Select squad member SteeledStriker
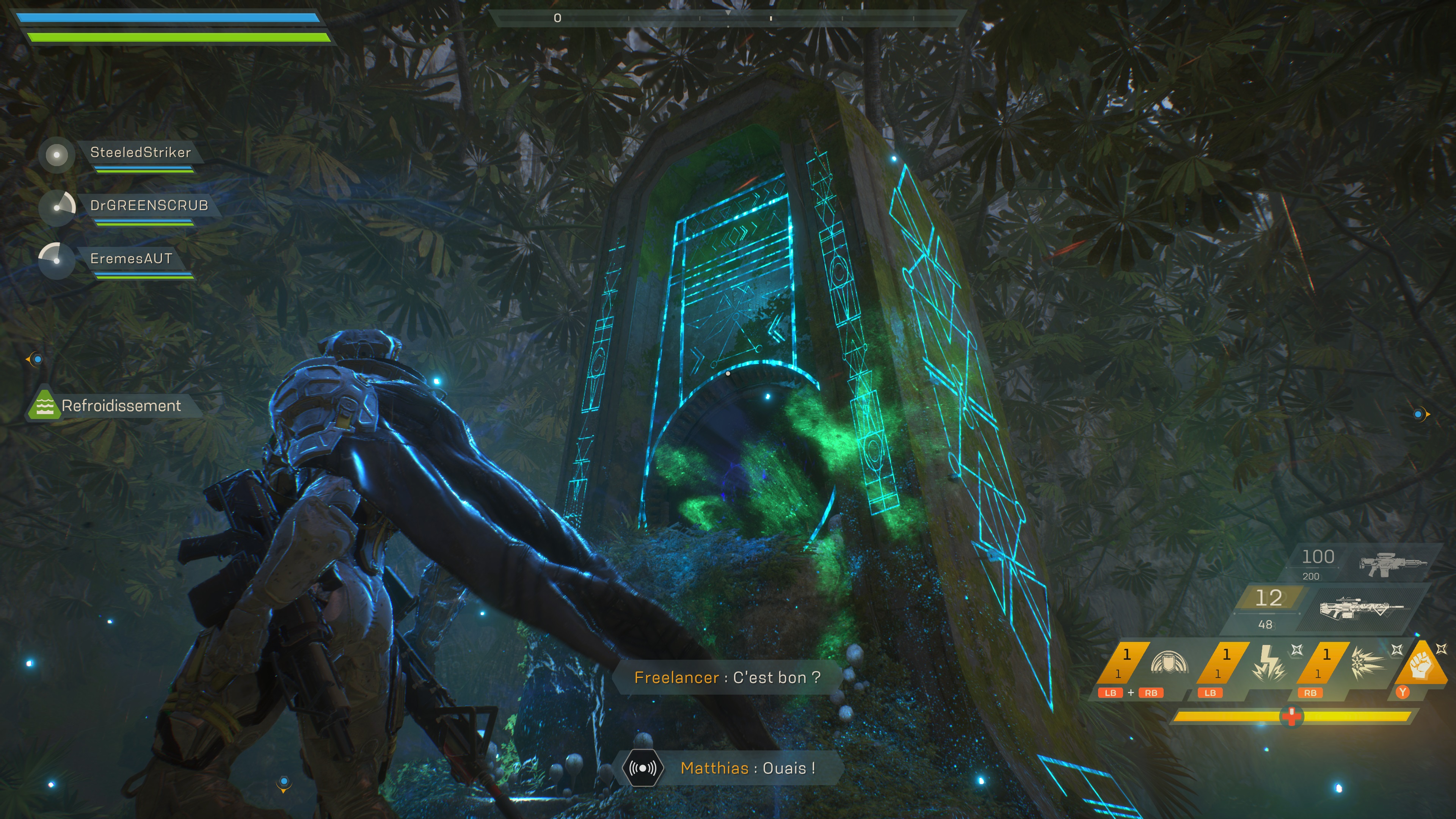This screenshot has width=1456, height=819. click(140, 152)
